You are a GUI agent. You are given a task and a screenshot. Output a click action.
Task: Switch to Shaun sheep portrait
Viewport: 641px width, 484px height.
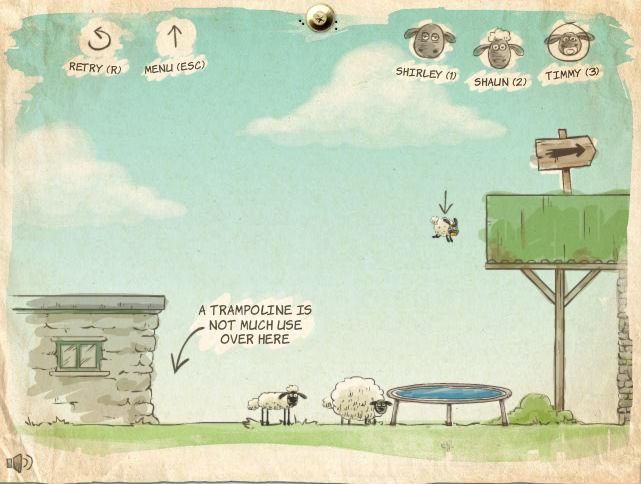pos(497,47)
